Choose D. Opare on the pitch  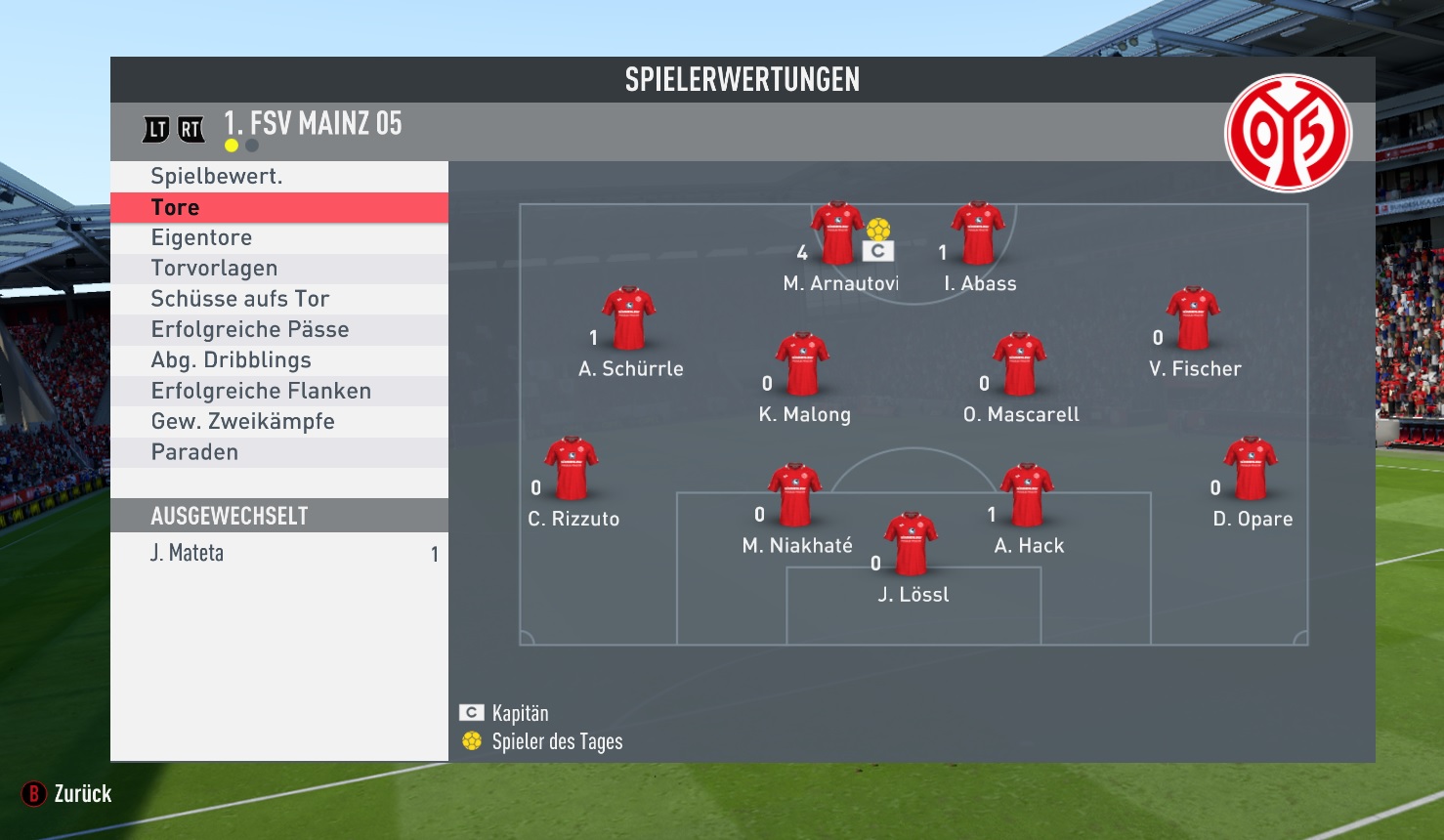(1251, 470)
